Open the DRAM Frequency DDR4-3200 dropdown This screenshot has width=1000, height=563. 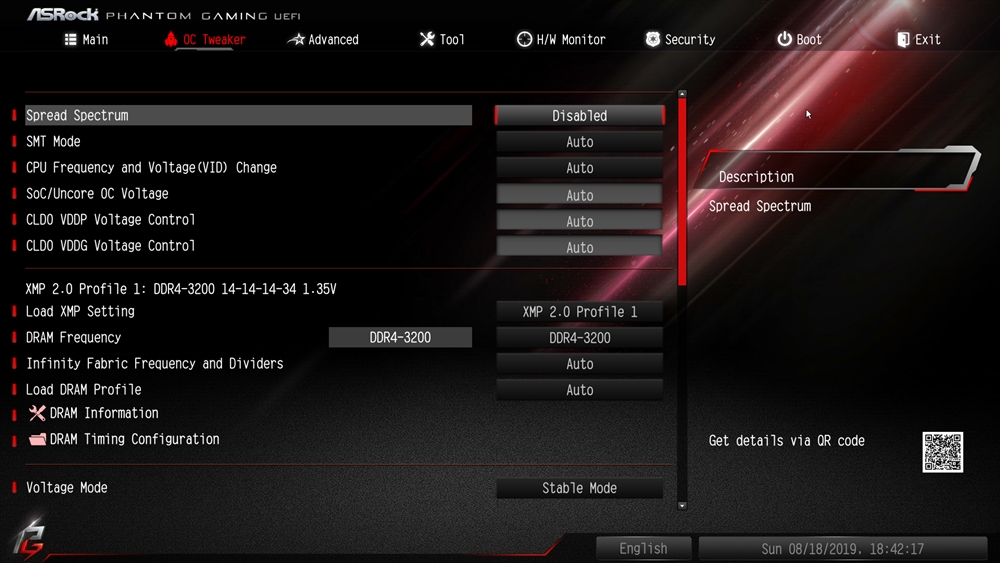tap(579, 338)
